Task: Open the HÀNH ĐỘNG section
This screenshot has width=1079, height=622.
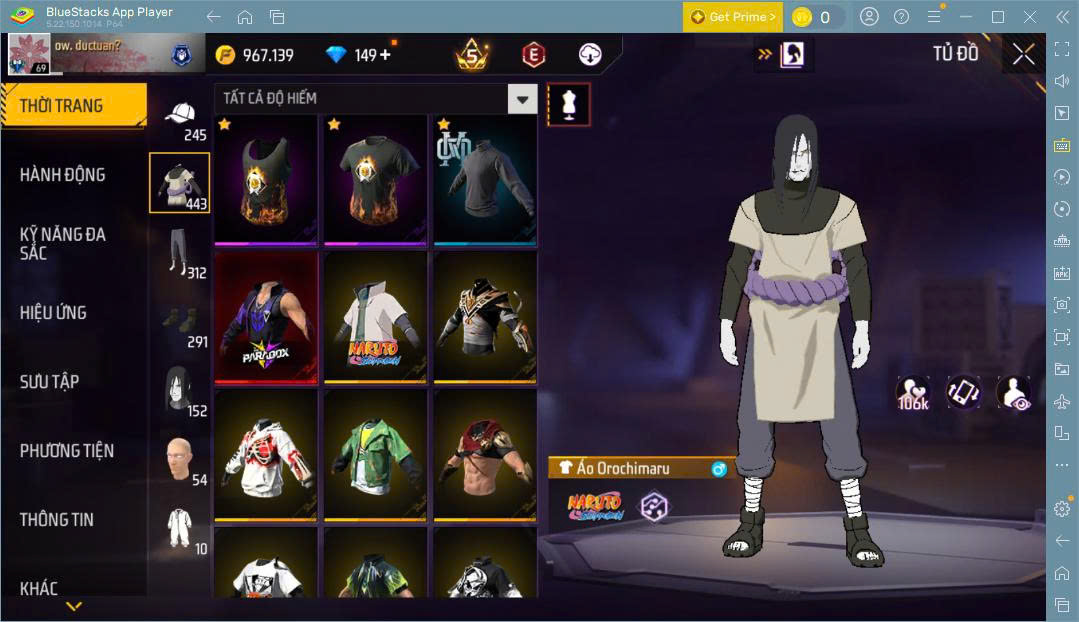Action: pyautogui.click(x=63, y=175)
